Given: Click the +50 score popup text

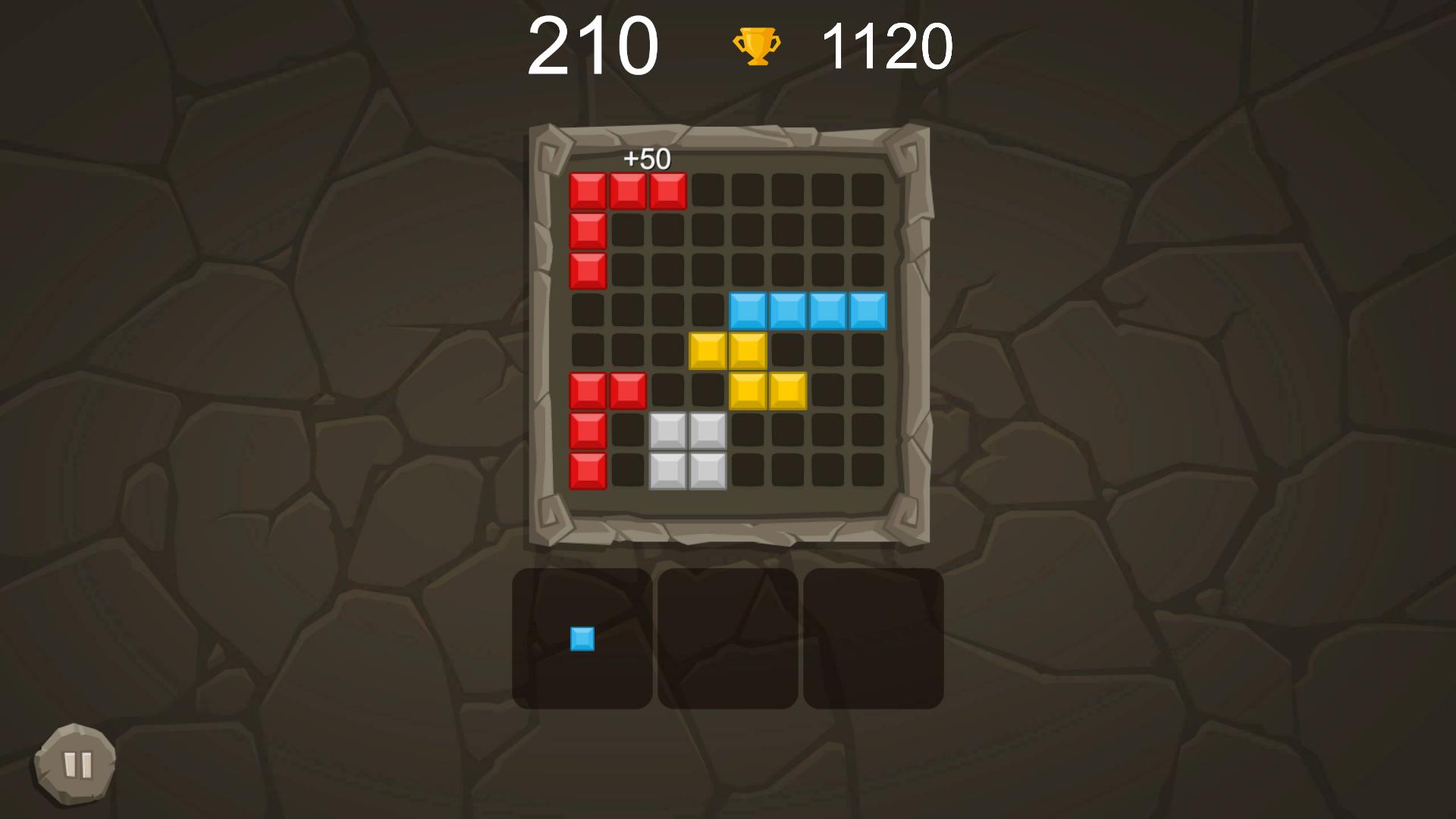Looking at the screenshot, I should (x=646, y=159).
